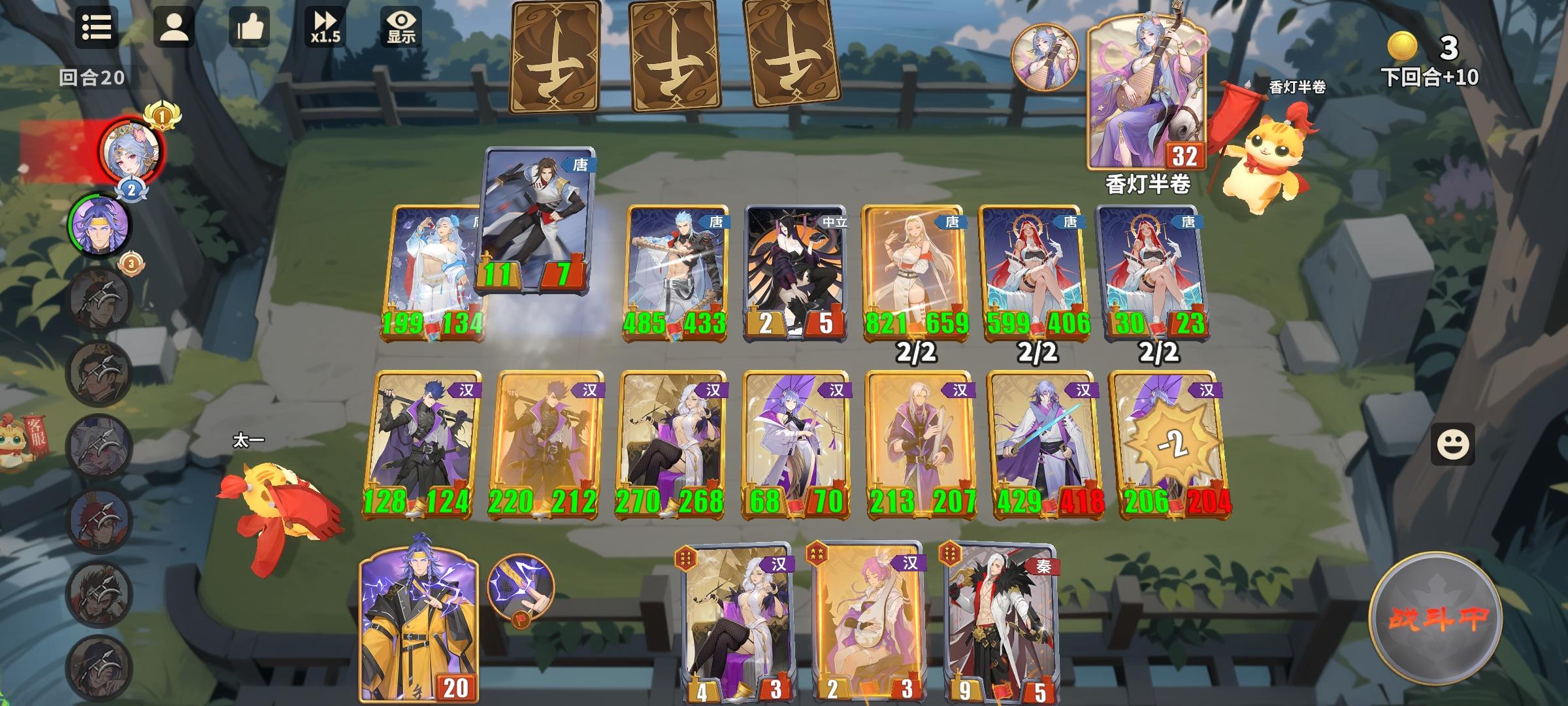Tap the thumbs-up like icon
The width and height of the screenshot is (1568, 706).
[250, 29]
